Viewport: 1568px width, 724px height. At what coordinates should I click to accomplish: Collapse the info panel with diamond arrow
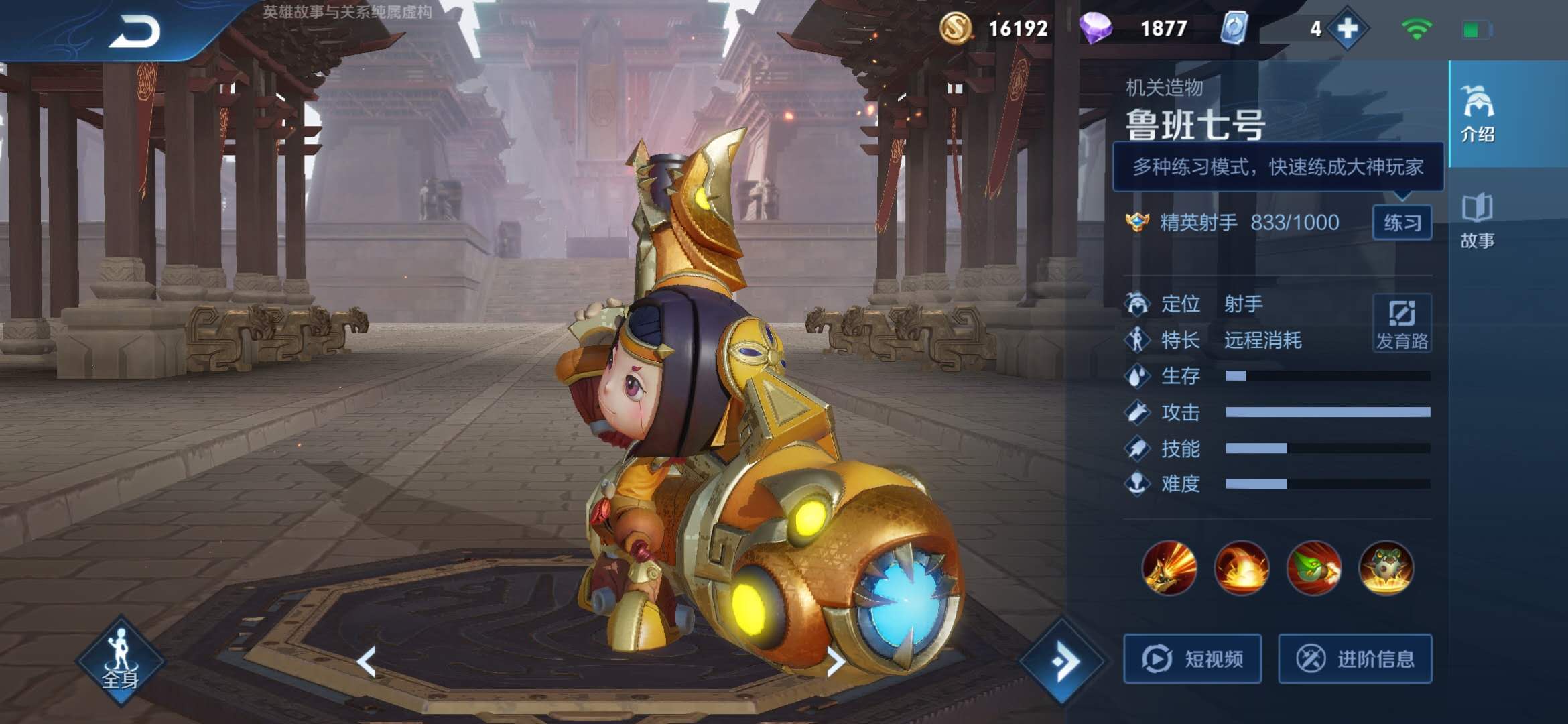1062,662
